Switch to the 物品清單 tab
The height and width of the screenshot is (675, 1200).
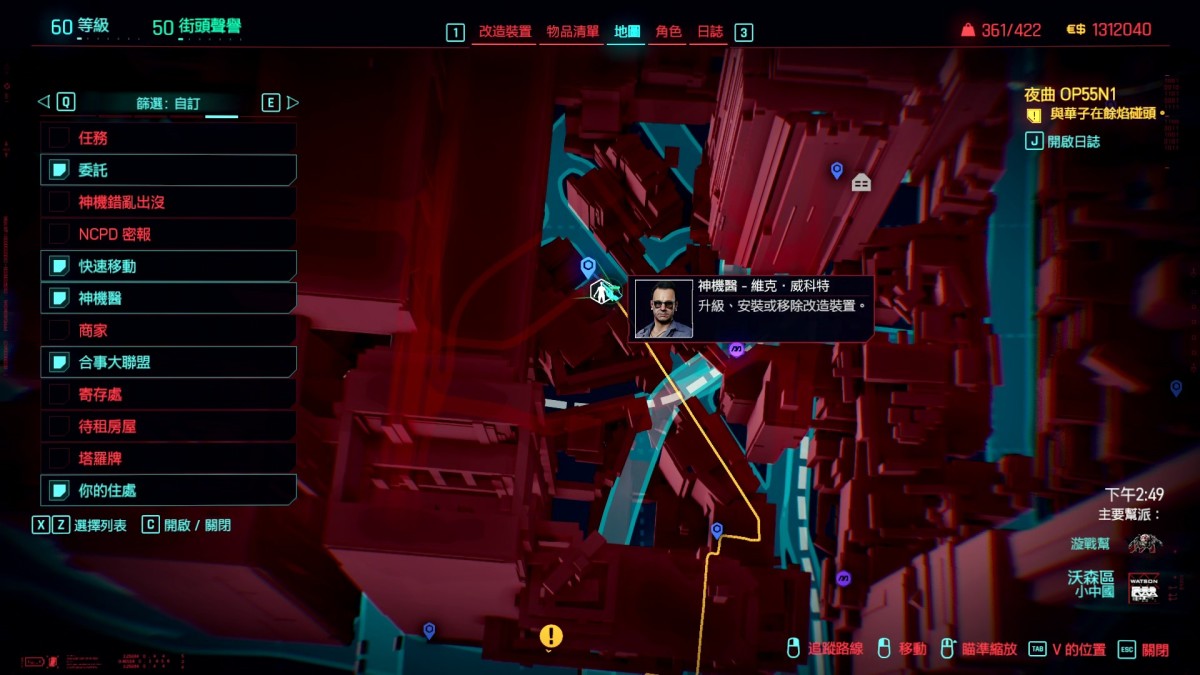(573, 32)
